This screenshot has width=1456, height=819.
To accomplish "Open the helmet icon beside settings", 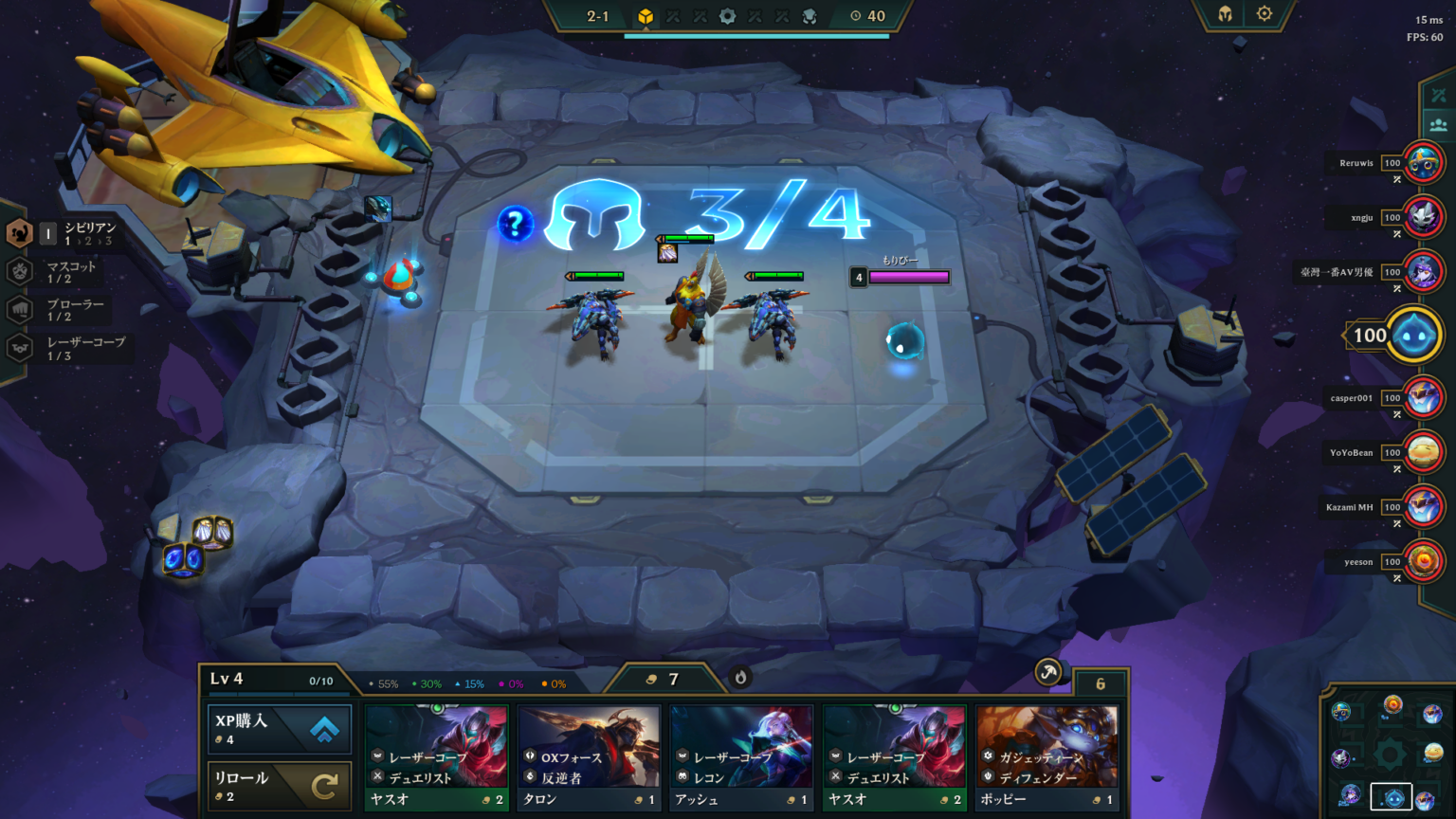I will [1225, 14].
